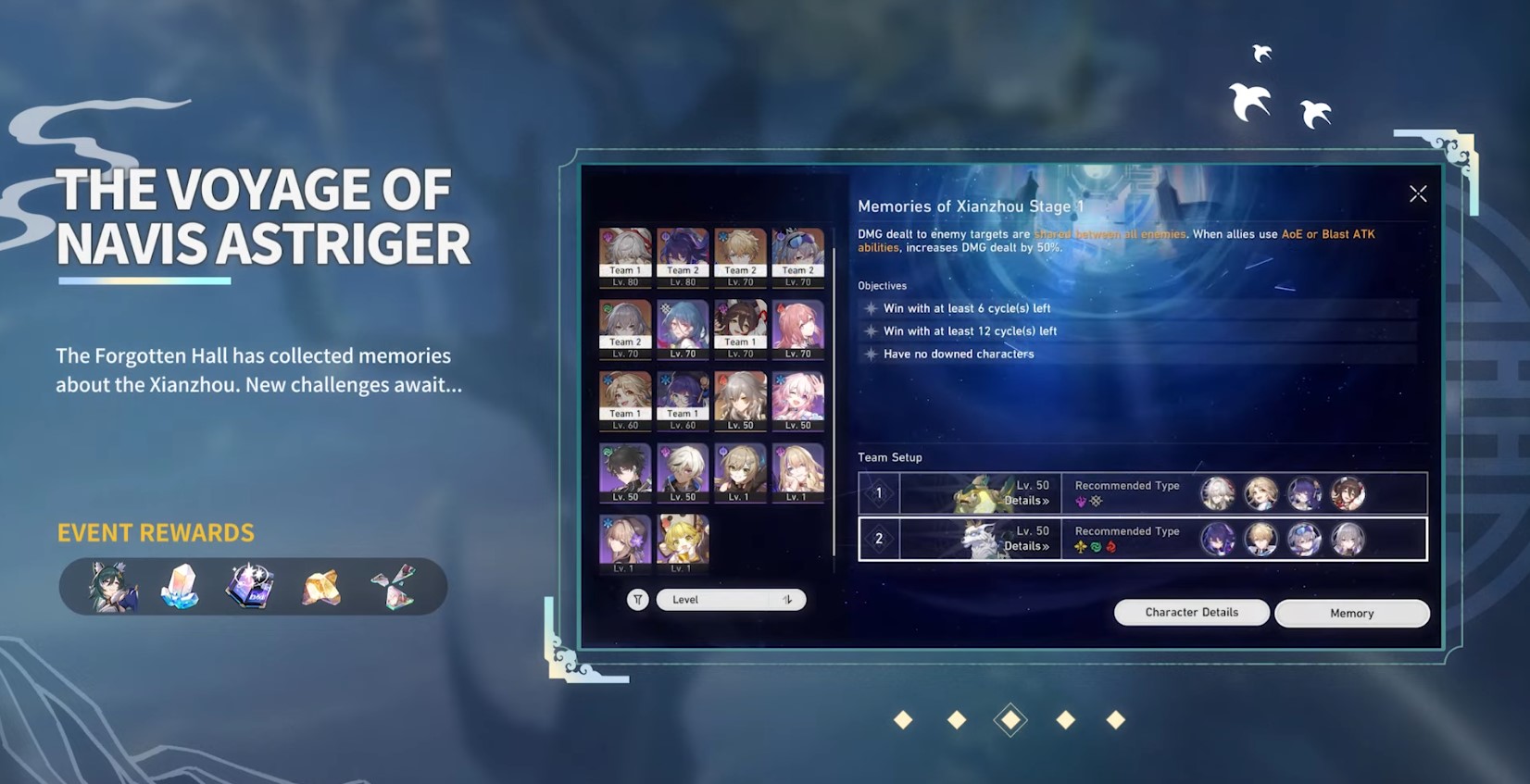Click the third Event Rewards item icon
This screenshot has height=784, width=1530.
[250, 586]
